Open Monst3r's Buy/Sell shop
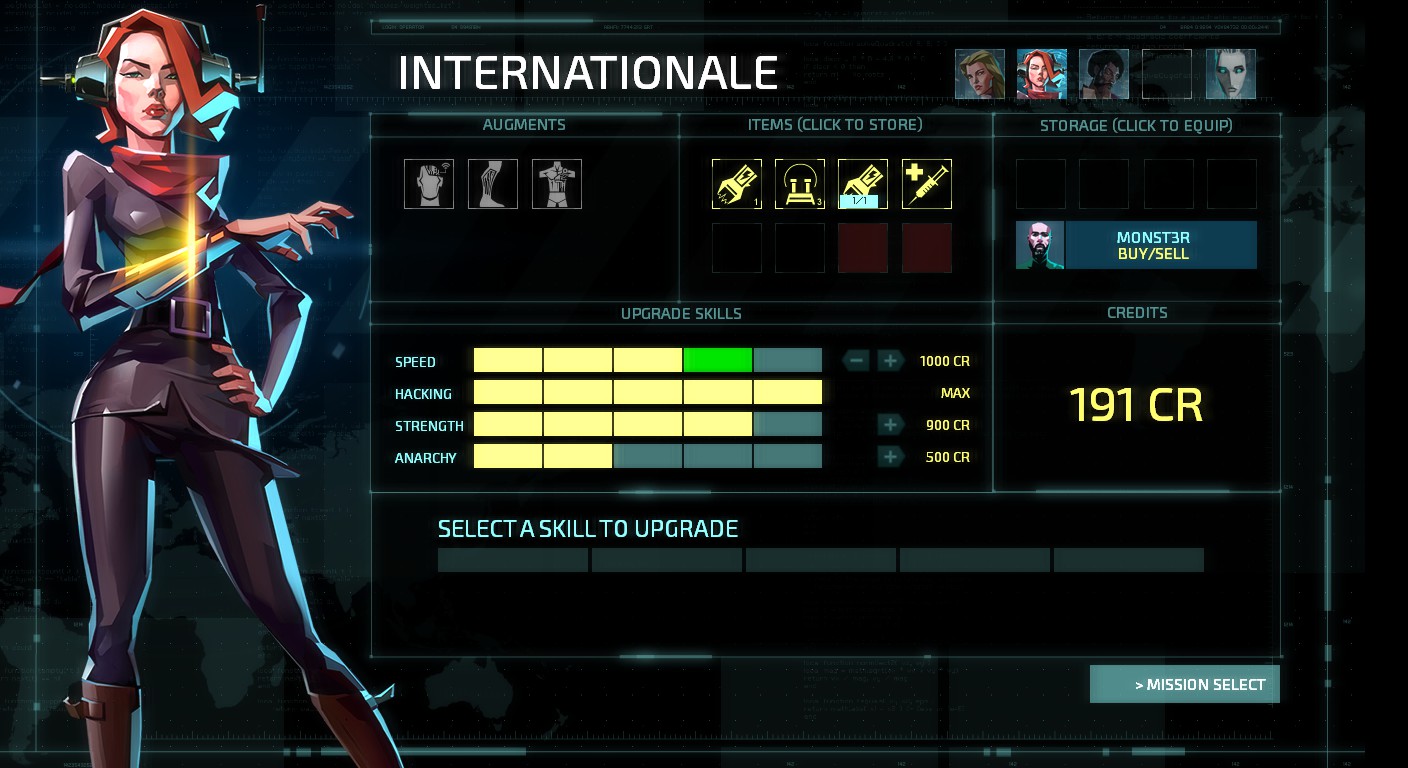This screenshot has width=1408, height=768. (x=1160, y=246)
